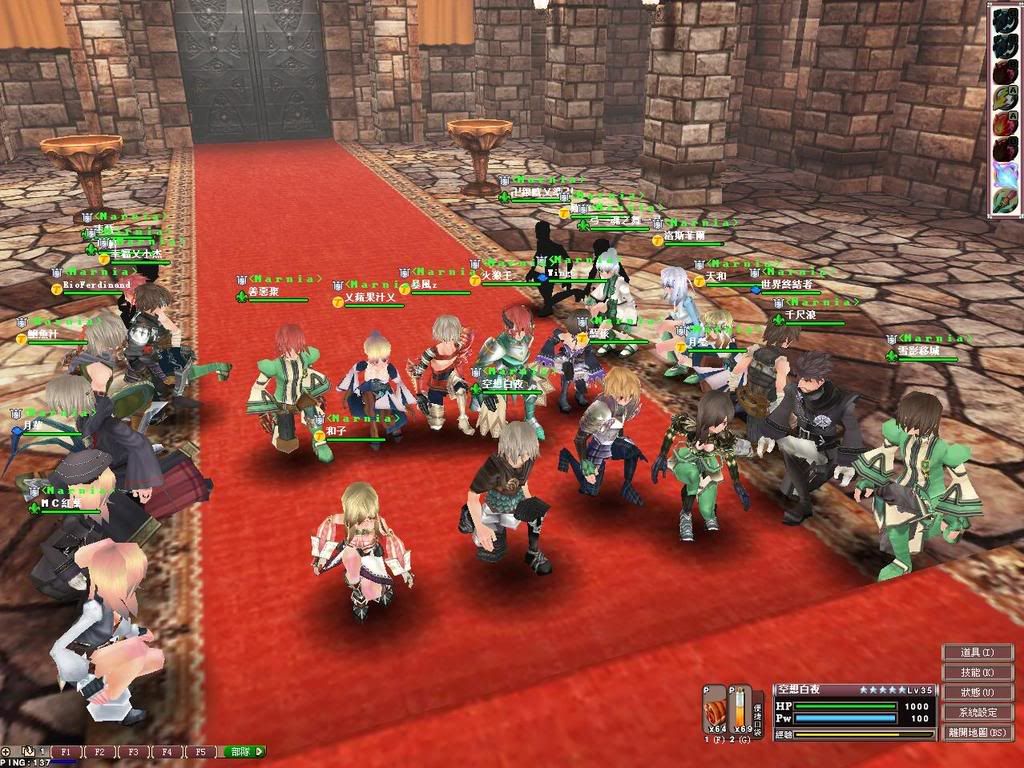Select the F1 chat shortcut tab
This screenshot has height=768, width=1024.
(66, 751)
